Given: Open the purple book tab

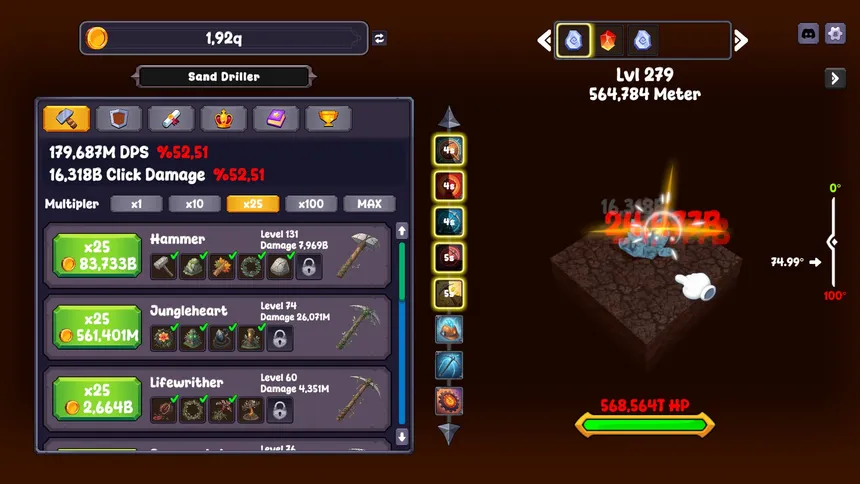Looking at the screenshot, I should coord(276,119).
